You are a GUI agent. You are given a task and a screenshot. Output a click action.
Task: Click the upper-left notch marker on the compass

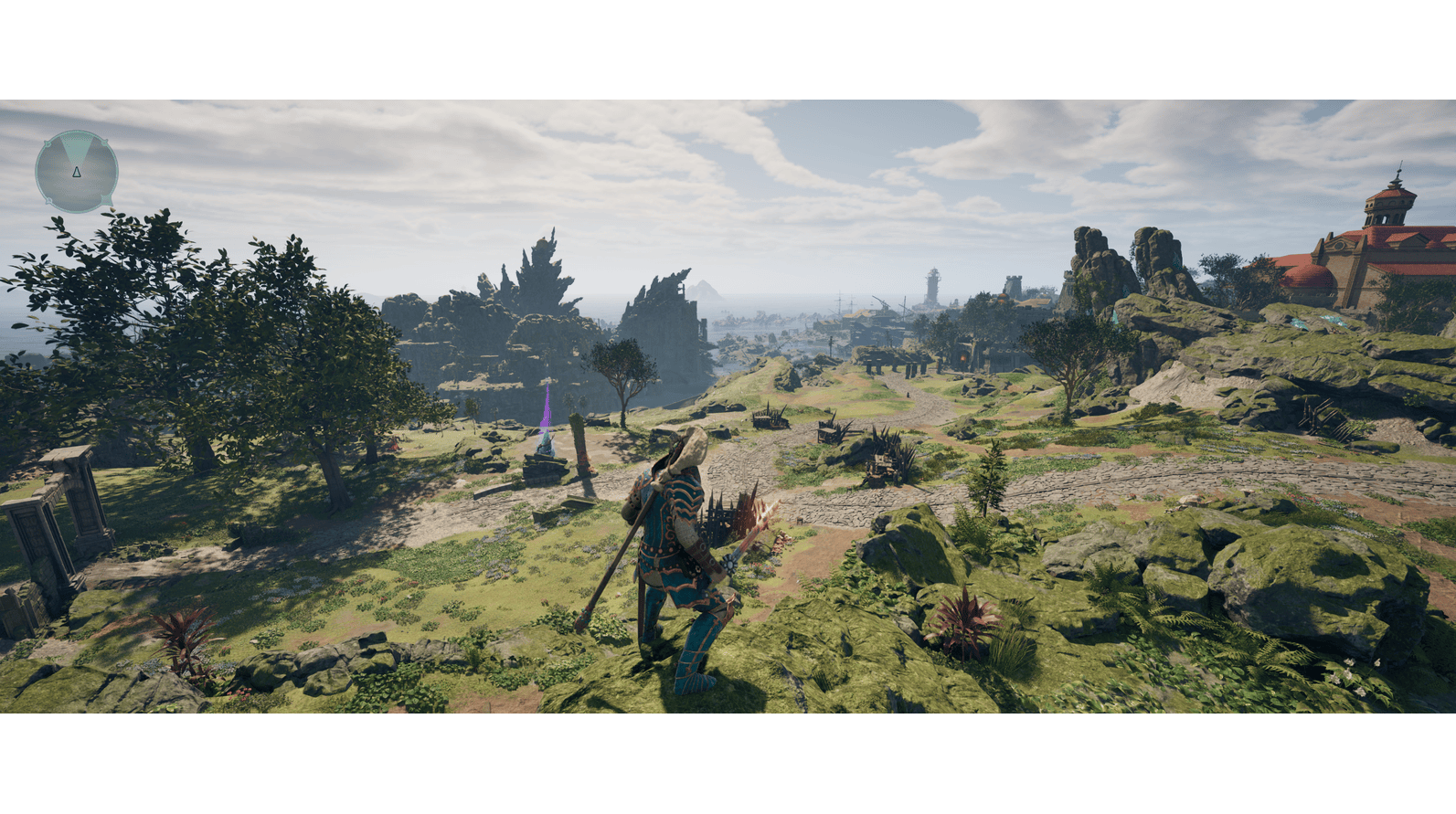[x=48, y=144]
